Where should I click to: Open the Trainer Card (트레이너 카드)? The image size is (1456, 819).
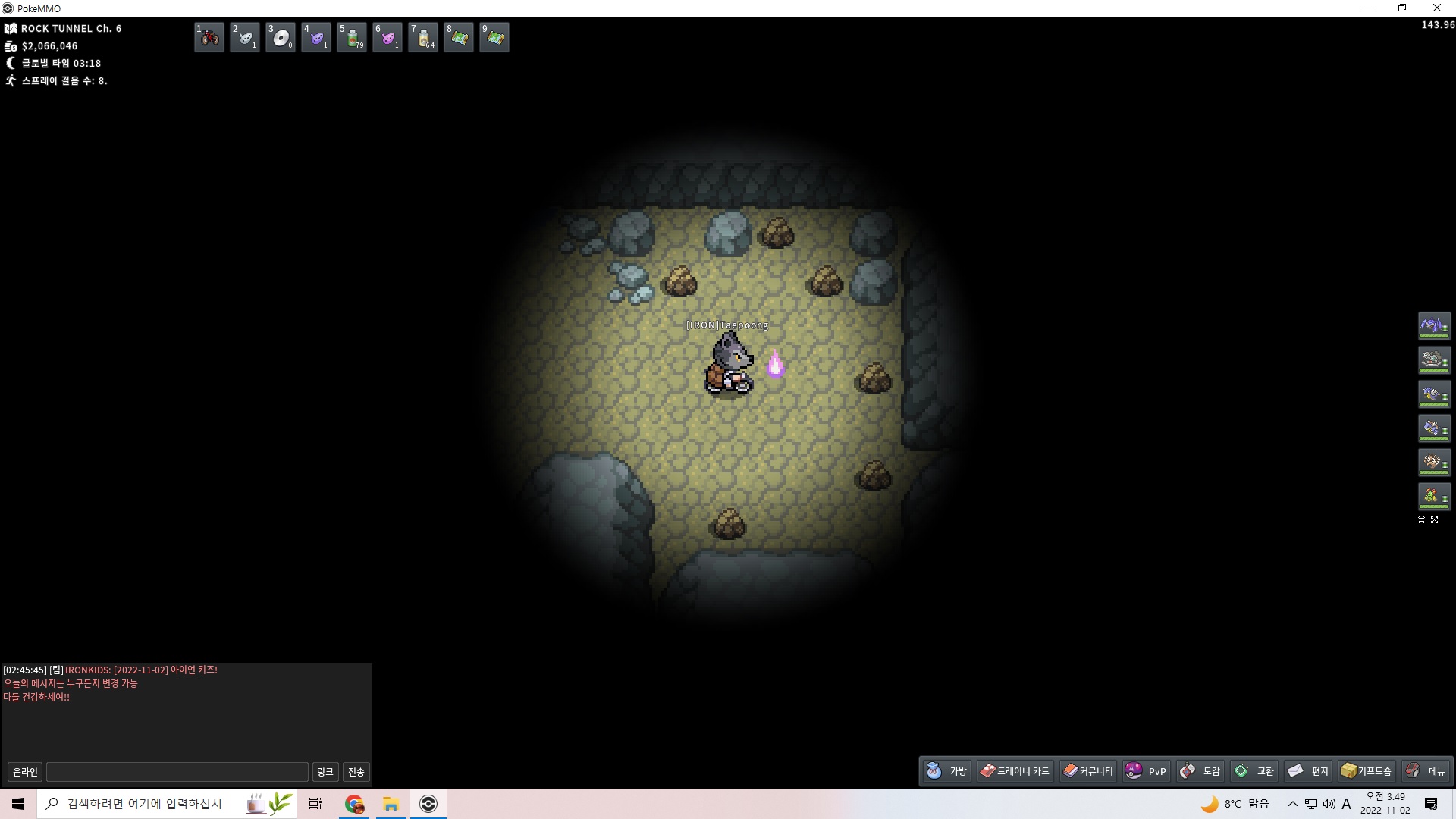point(1015,771)
